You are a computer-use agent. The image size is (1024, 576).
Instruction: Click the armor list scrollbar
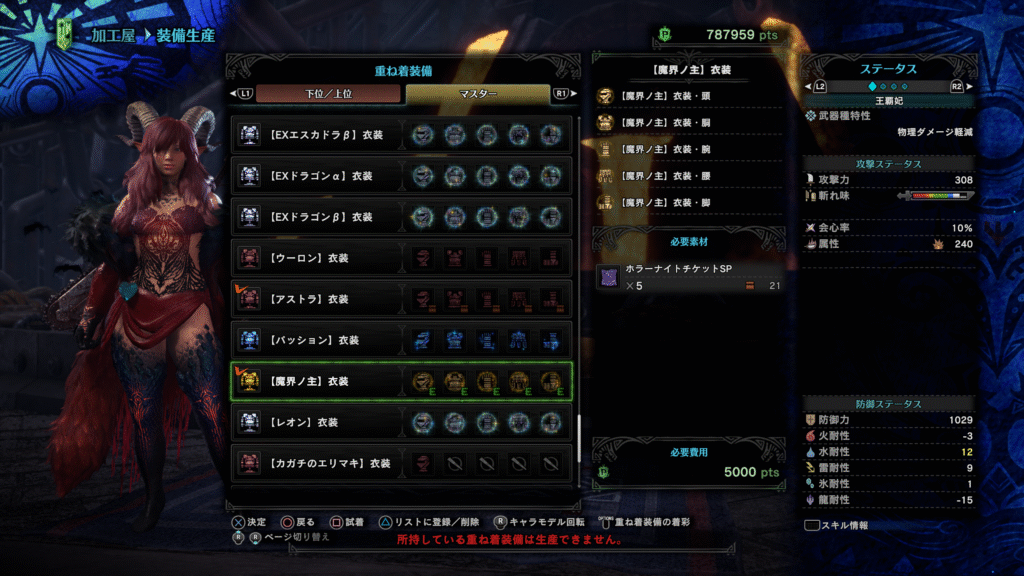pyautogui.click(x=578, y=420)
